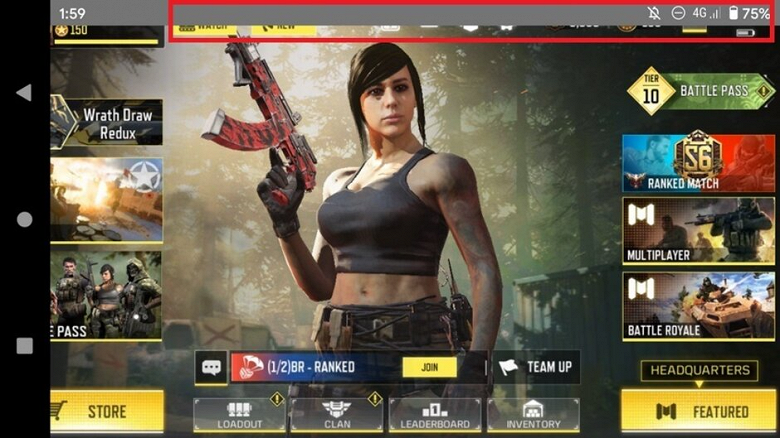Screen dimensions: 780x438
Task: Open the Inventory
Action: pos(533,414)
